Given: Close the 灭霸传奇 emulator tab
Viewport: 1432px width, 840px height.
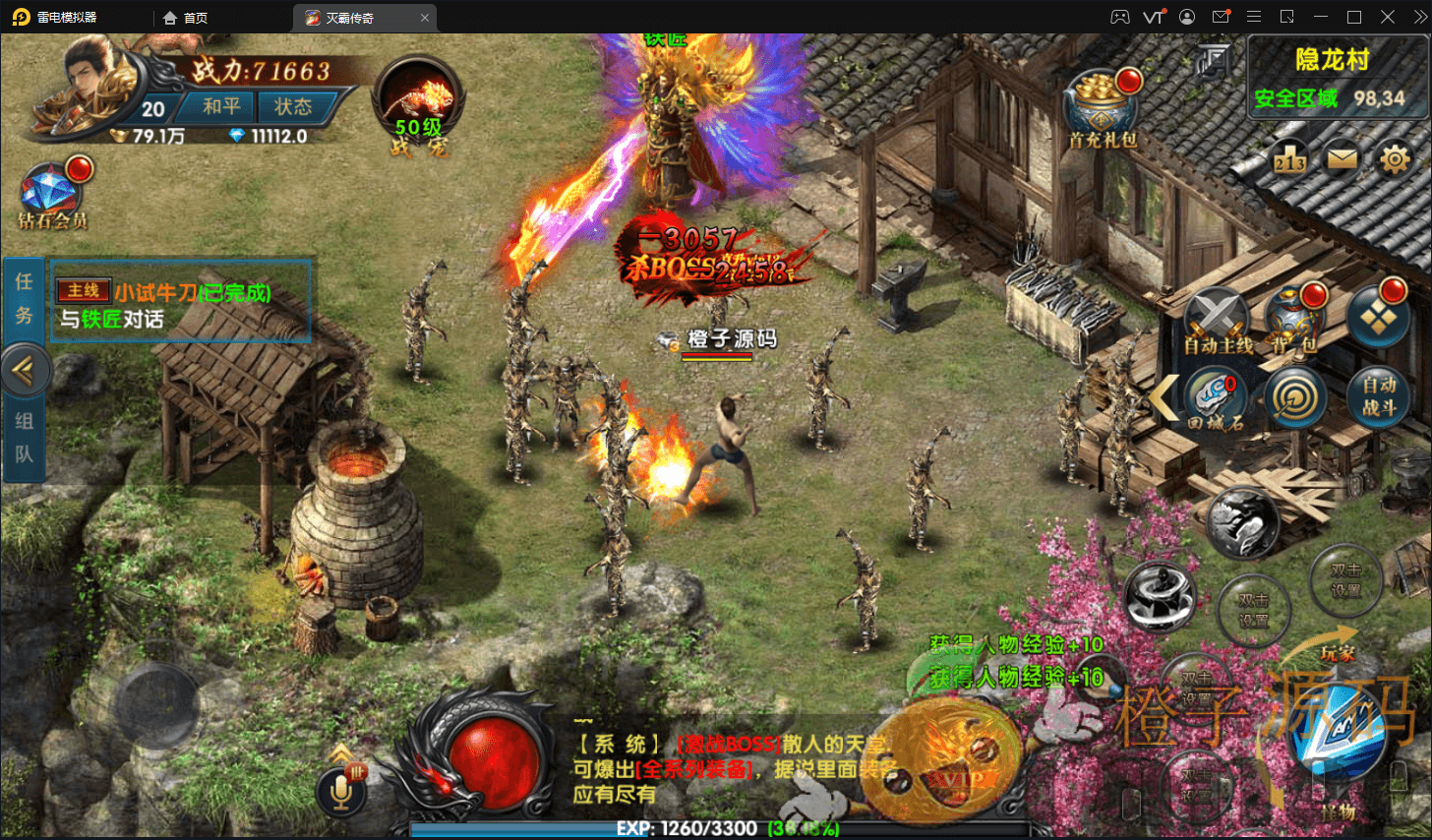Looking at the screenshot, I should point(425,18).
